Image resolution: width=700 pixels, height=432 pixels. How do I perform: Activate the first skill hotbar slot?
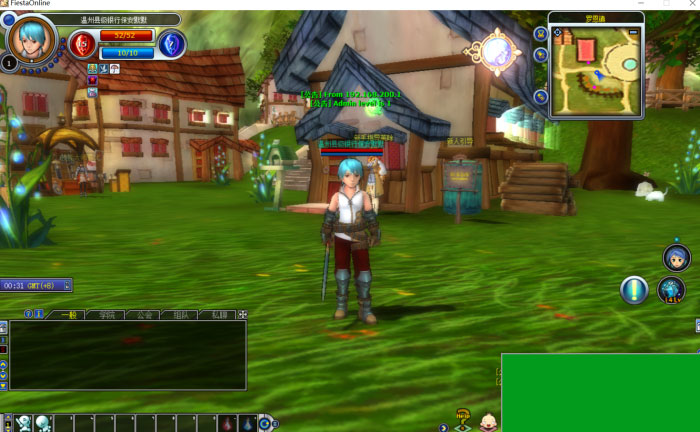pos(24,423)
